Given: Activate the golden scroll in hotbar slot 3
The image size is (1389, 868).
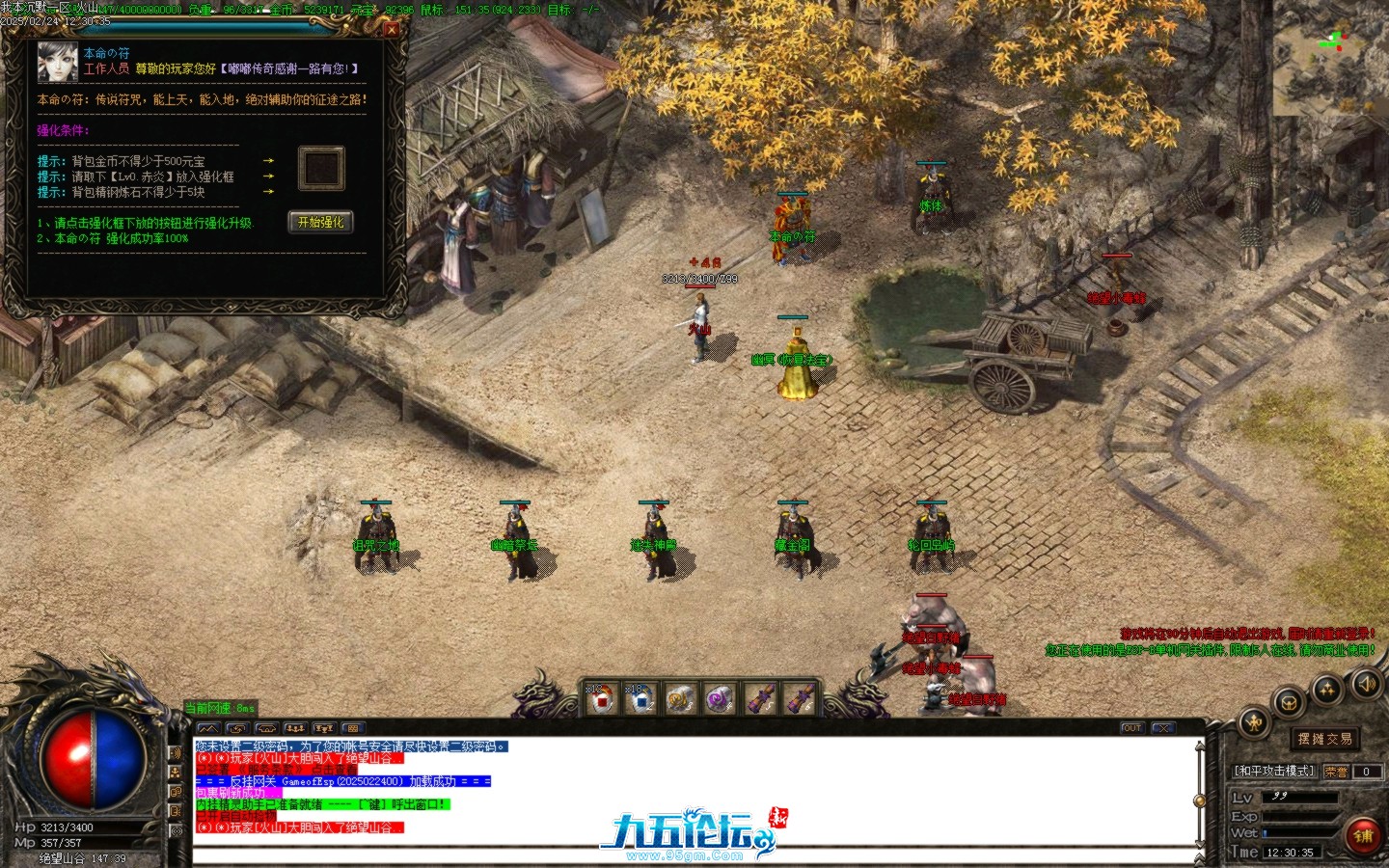Looking at the screenshot, I should [x=680, y=700].
